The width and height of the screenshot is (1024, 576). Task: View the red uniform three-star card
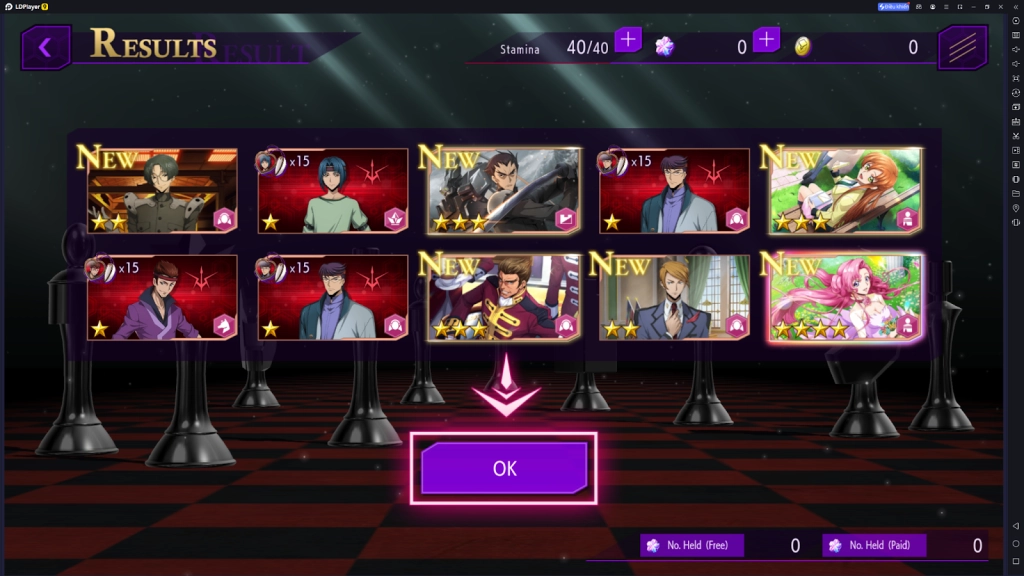pos(504,297)
